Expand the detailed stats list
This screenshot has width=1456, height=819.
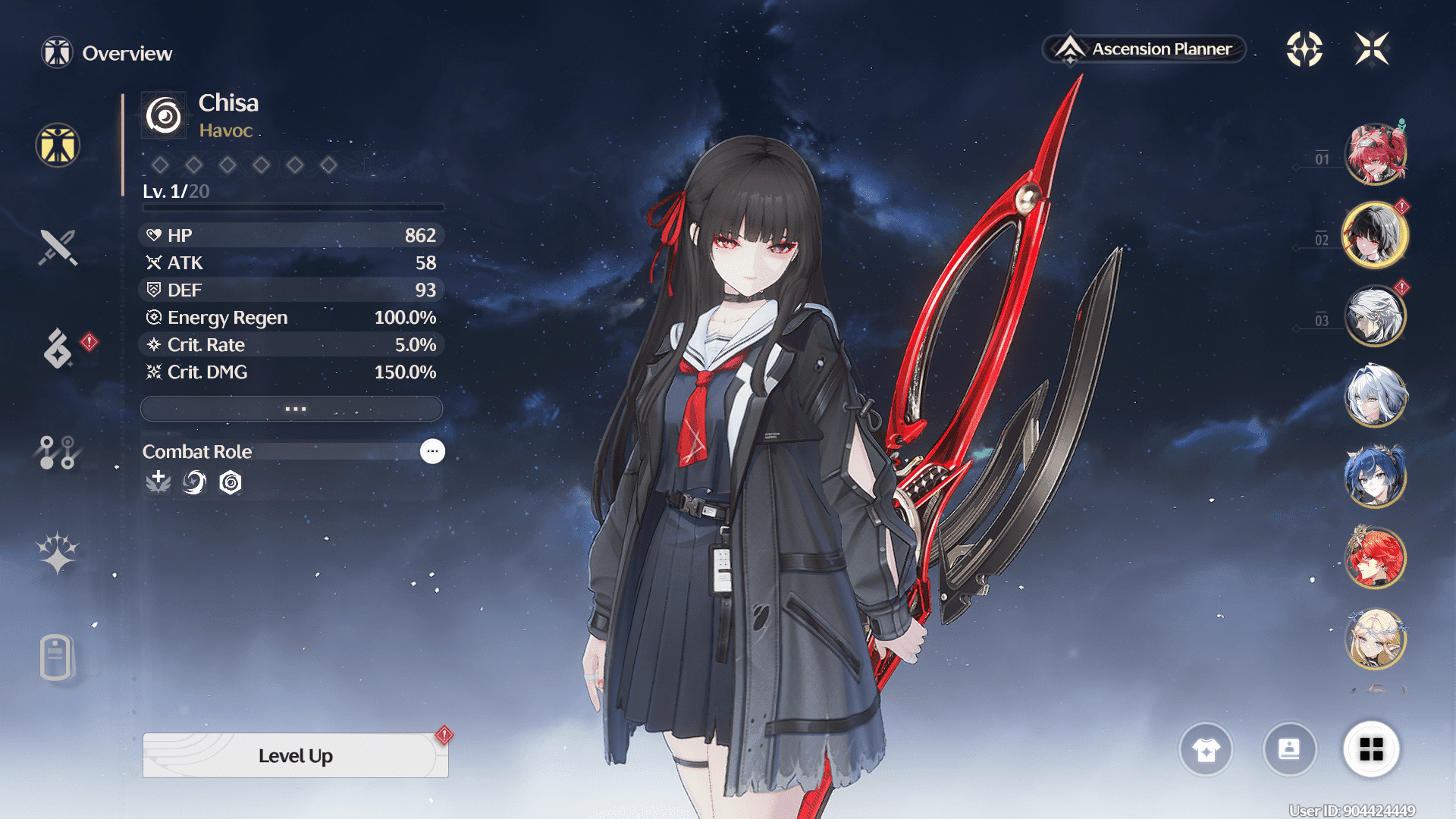(x=292, y=409)
